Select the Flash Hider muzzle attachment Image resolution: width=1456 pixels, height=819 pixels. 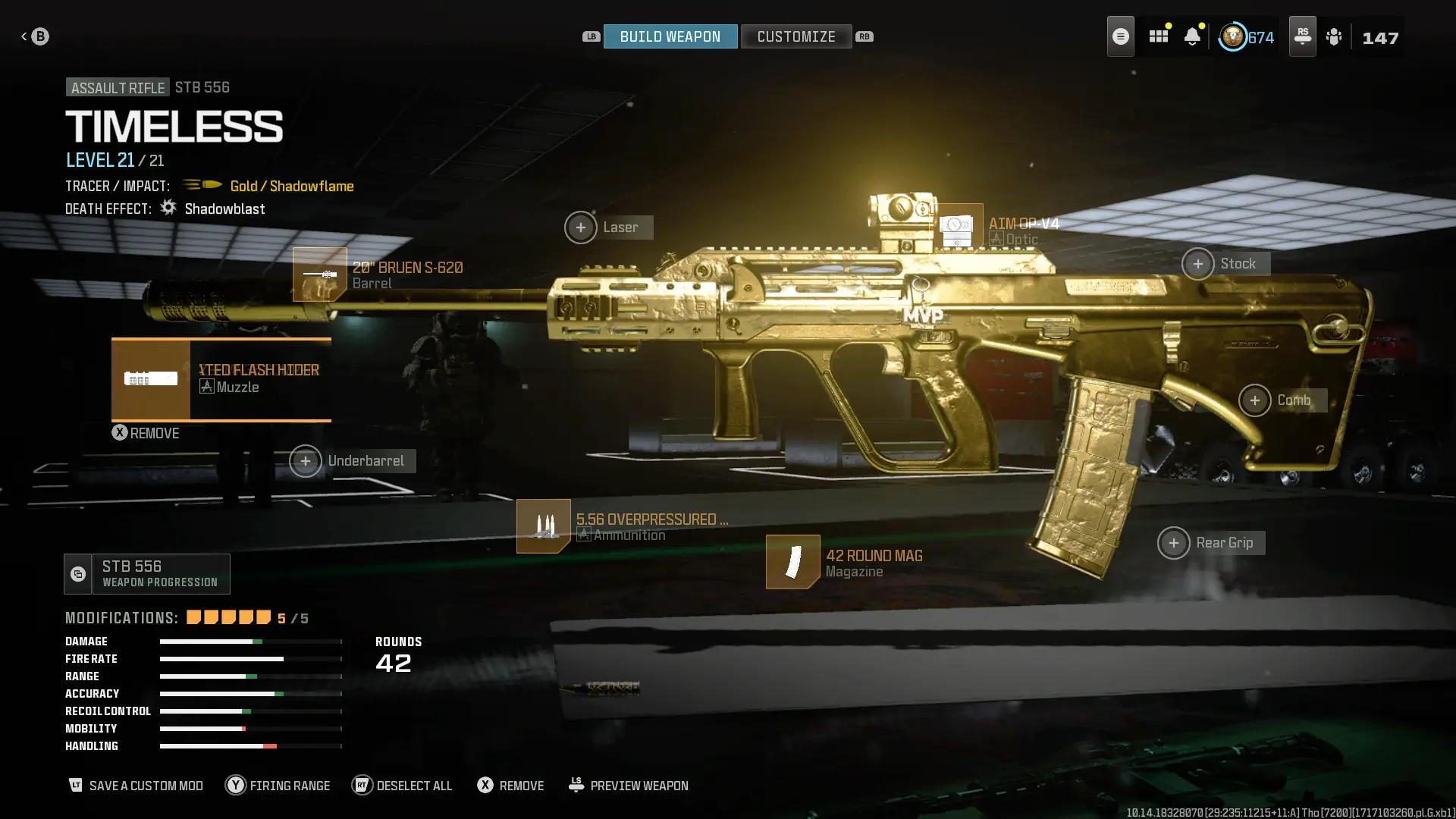[221, 379]
